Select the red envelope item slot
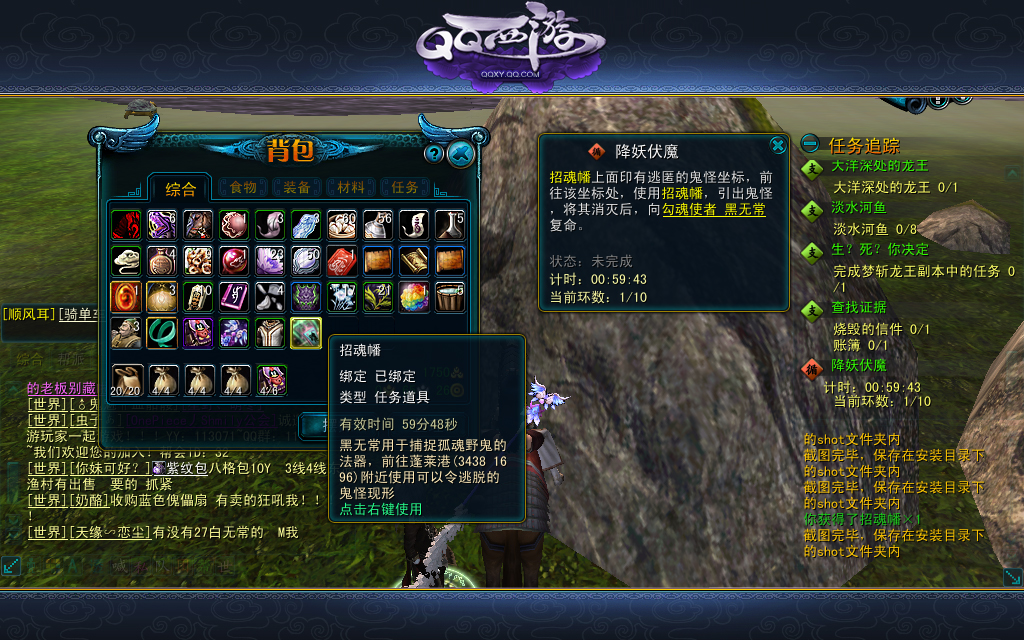 [342, 261]
